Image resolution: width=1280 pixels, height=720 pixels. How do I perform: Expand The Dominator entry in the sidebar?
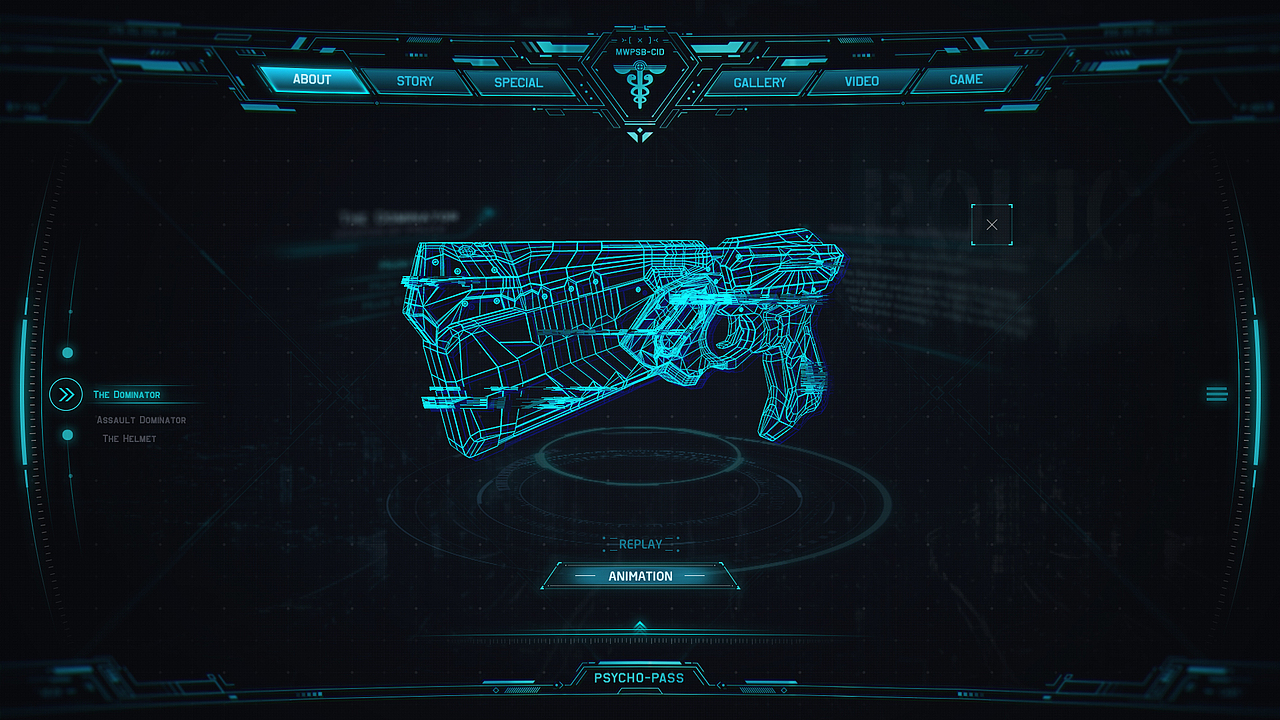pyautogui.click(x=126, y=394)
